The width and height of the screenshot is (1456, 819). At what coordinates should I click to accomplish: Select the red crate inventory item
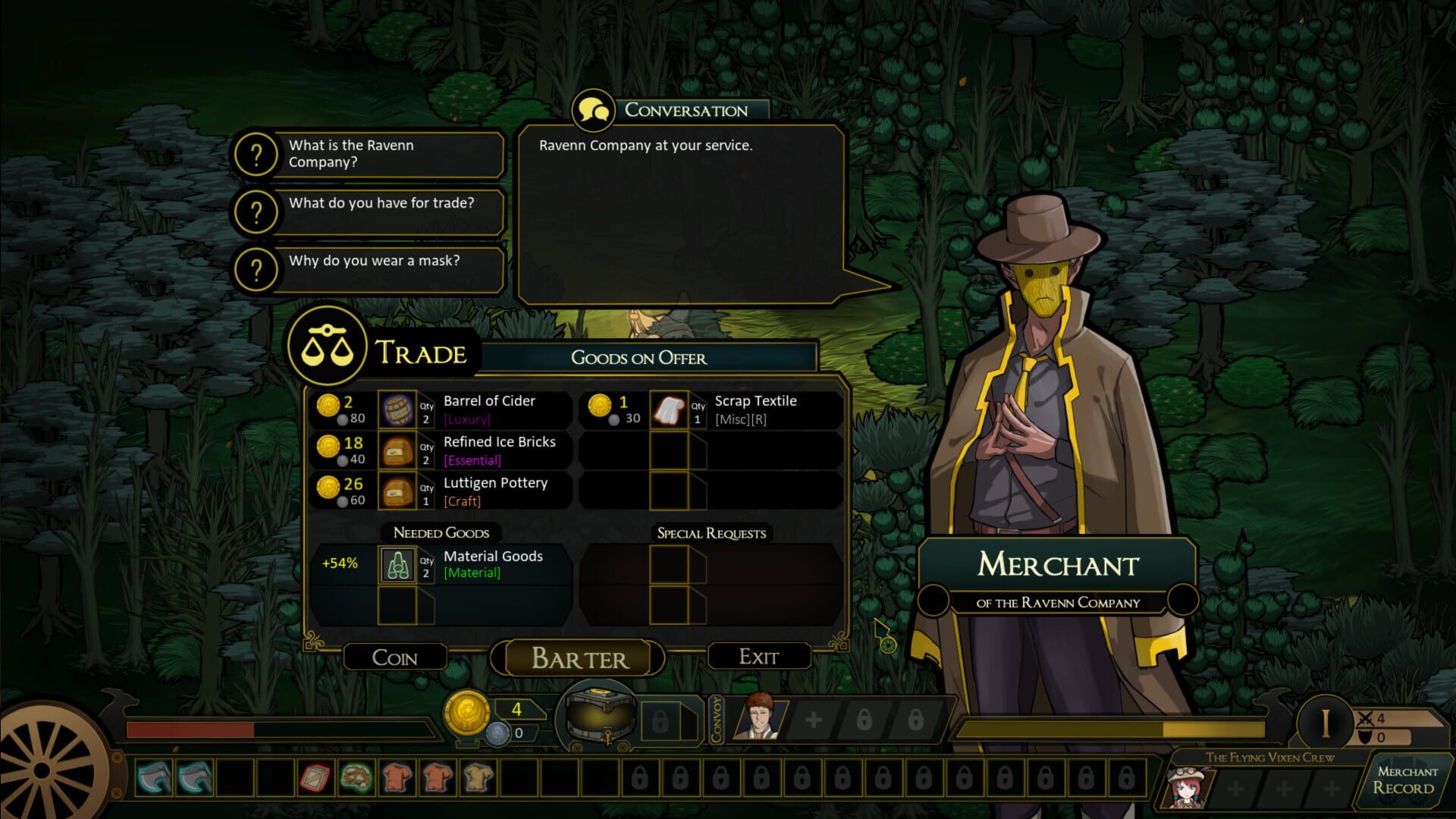(314, 777)
